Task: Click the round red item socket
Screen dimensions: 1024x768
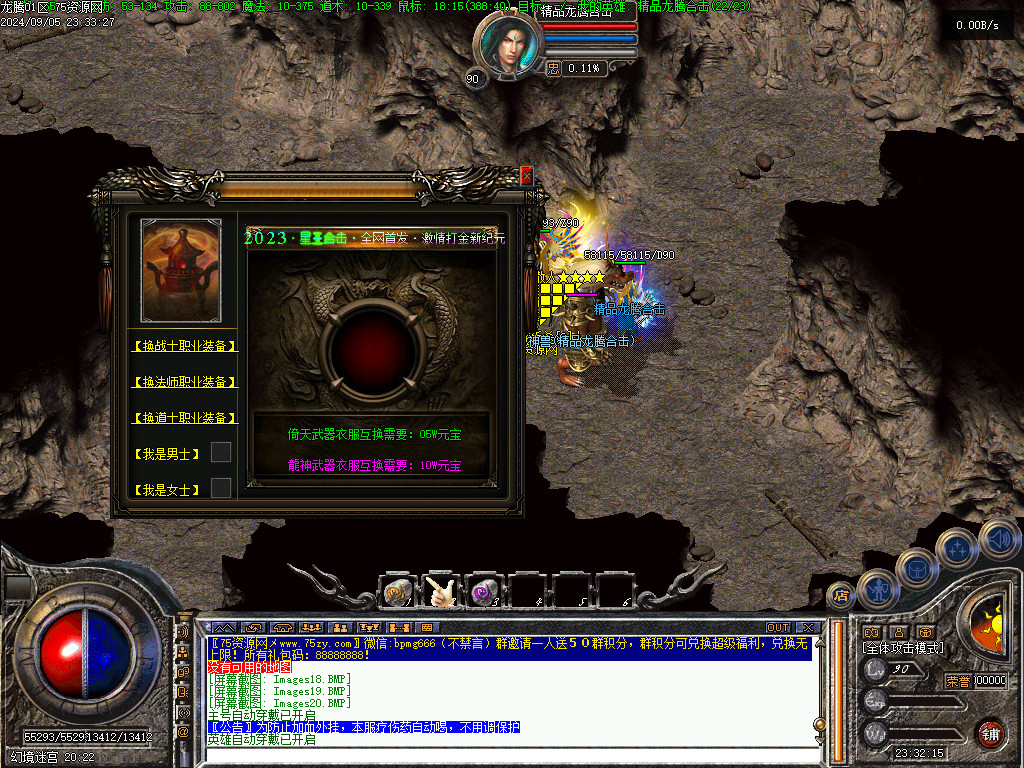Action: coord(371,346)
